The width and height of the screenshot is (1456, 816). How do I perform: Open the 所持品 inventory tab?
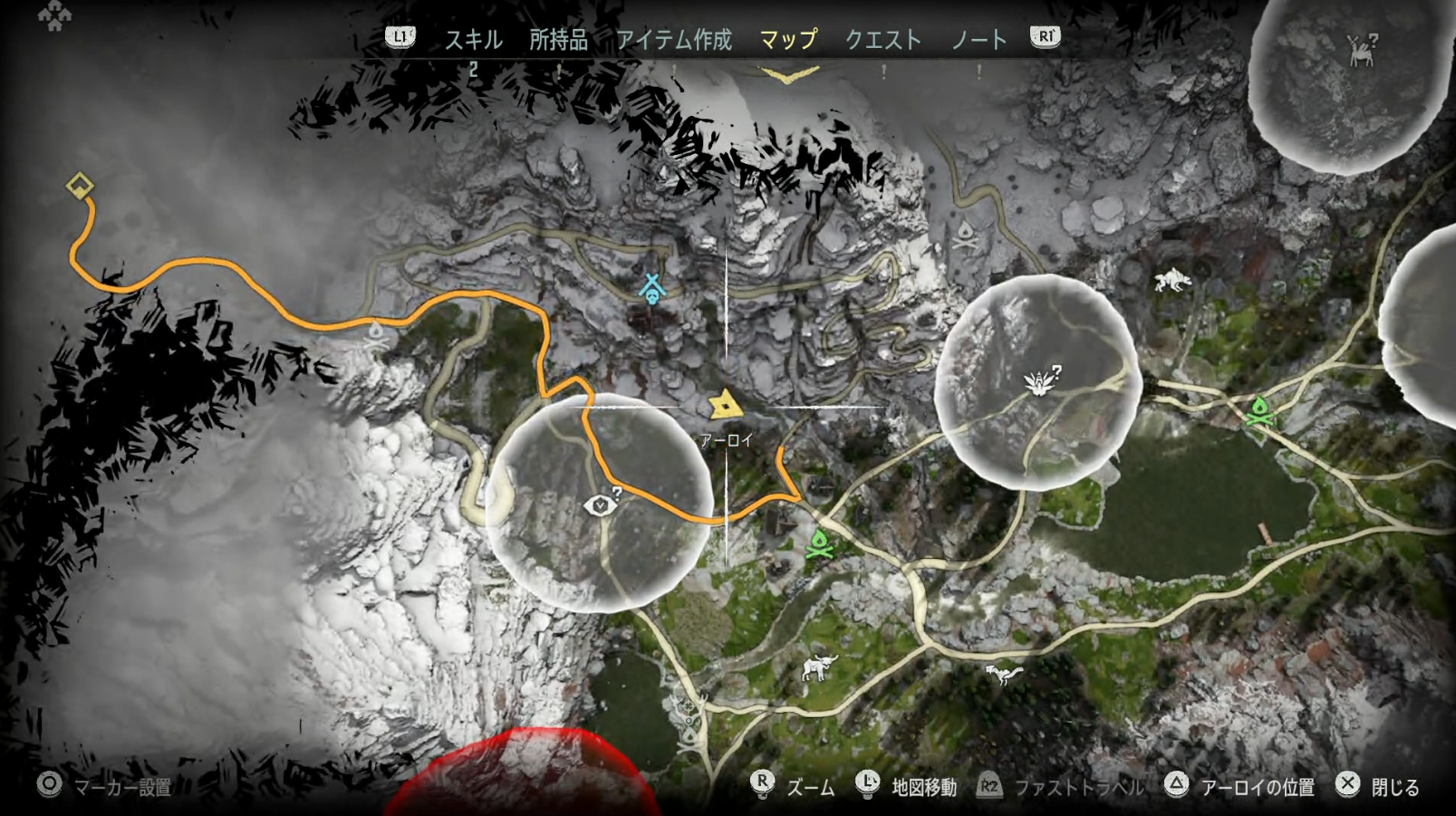[558, 39]
